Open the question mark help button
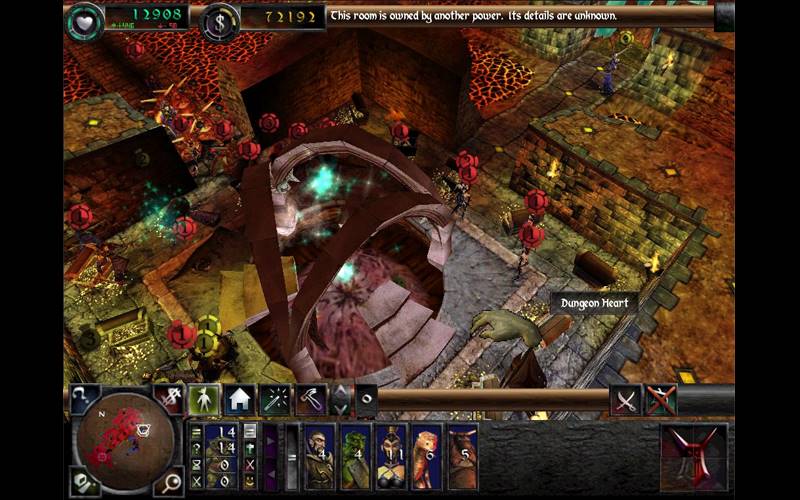The height and width of the screenshot is (500, 800). (83, 397)
